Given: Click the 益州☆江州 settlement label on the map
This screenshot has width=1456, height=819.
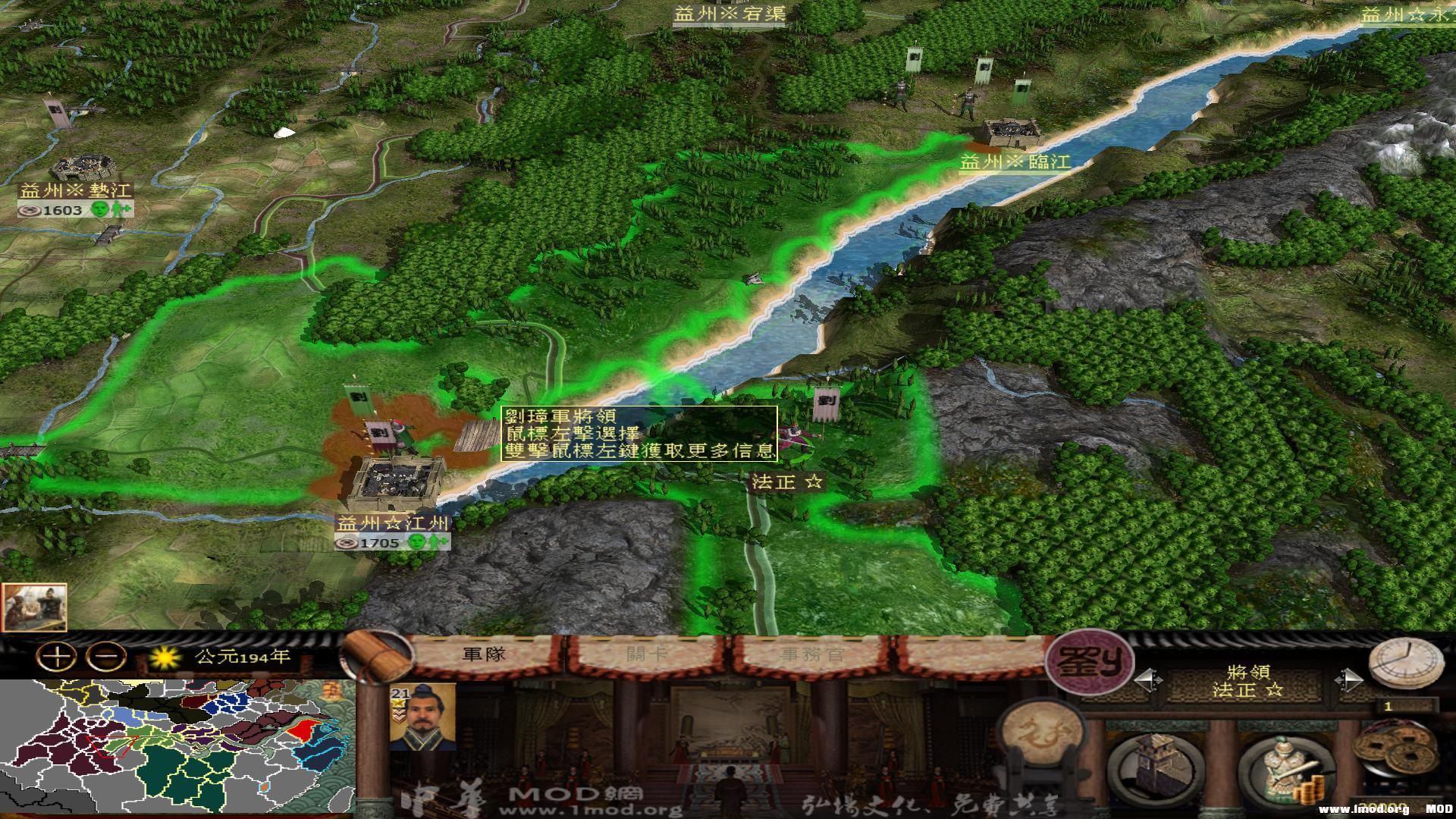Looking at the screenshot, I should click(x=392, y=522).
